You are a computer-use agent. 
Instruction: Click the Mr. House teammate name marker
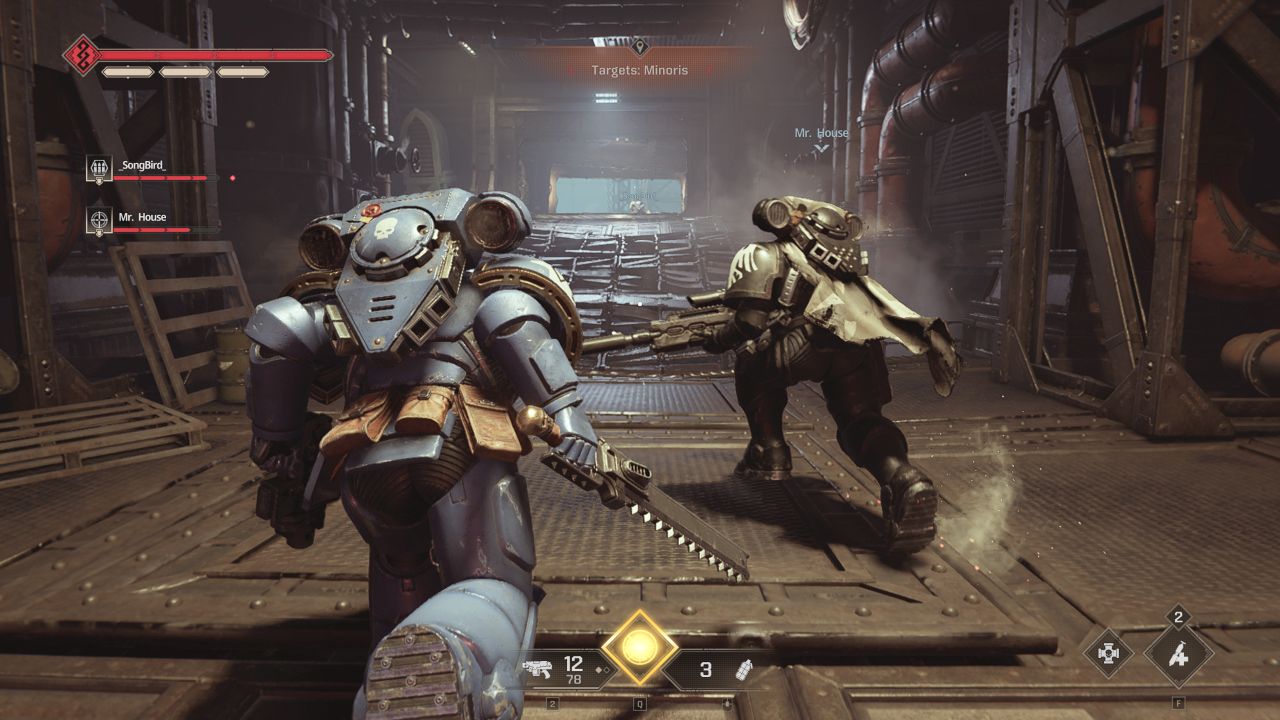tap(821, 133)
